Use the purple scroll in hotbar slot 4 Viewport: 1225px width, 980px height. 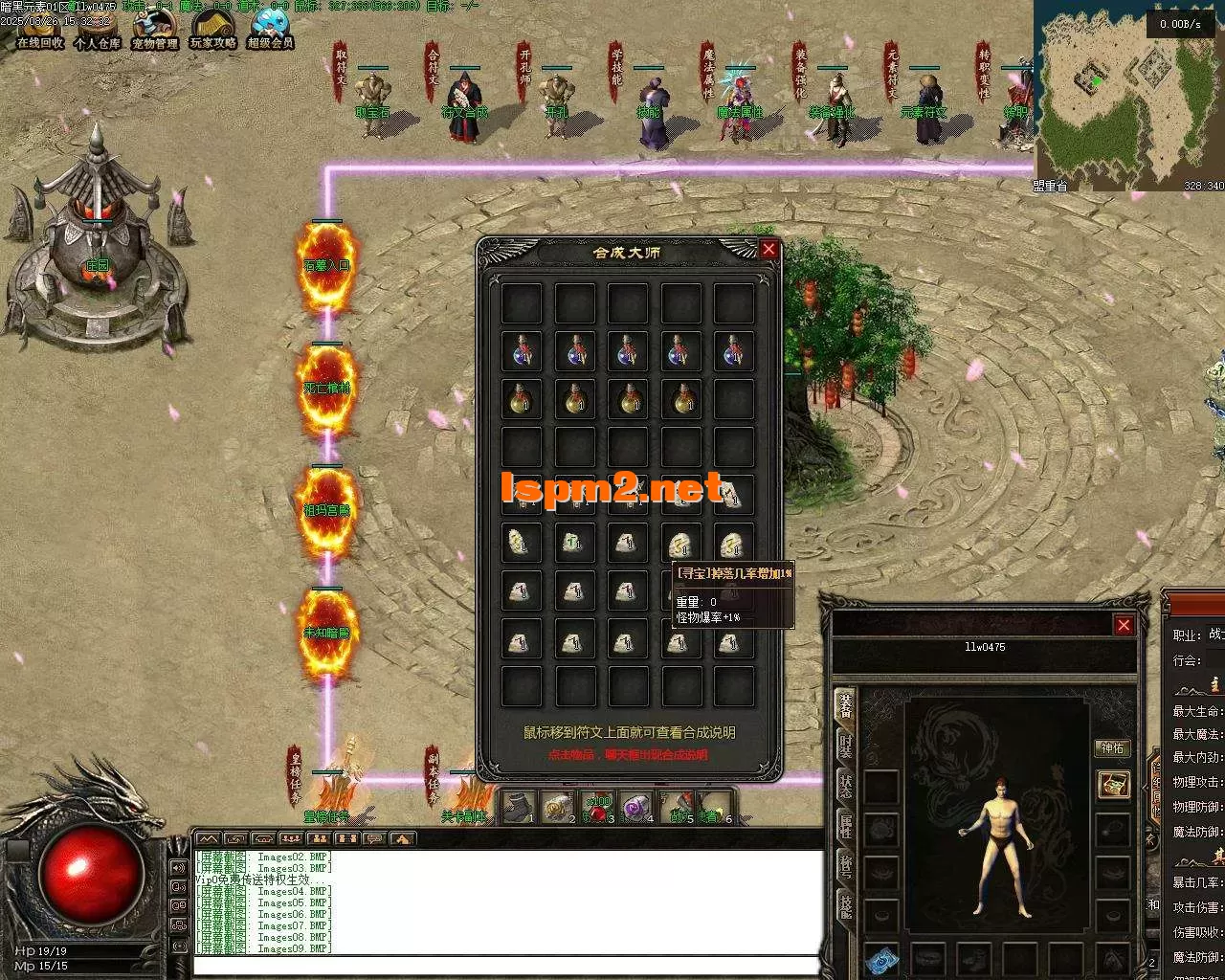pyautogui.click(x=635, y=808)
